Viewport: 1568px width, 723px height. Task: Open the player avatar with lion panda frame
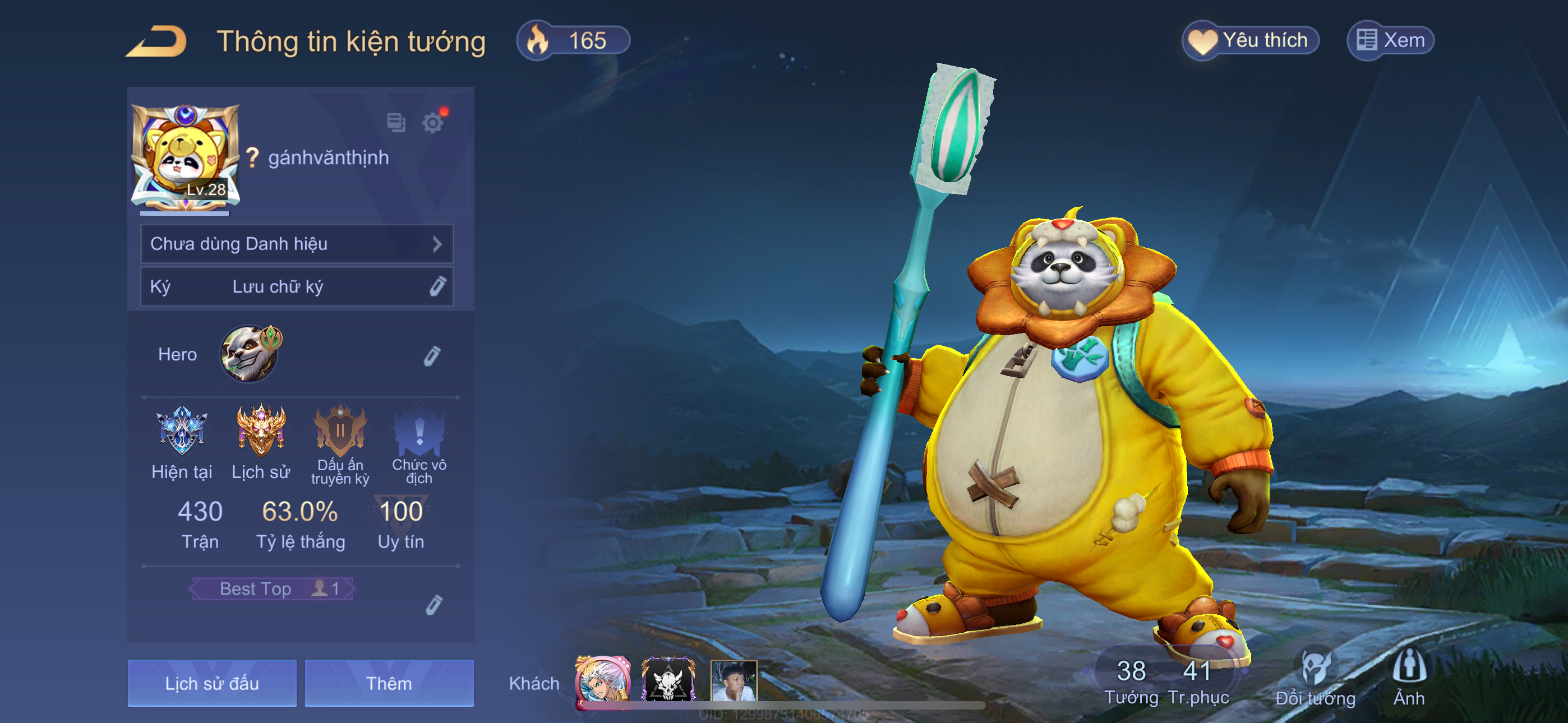(x=185, y=157)
